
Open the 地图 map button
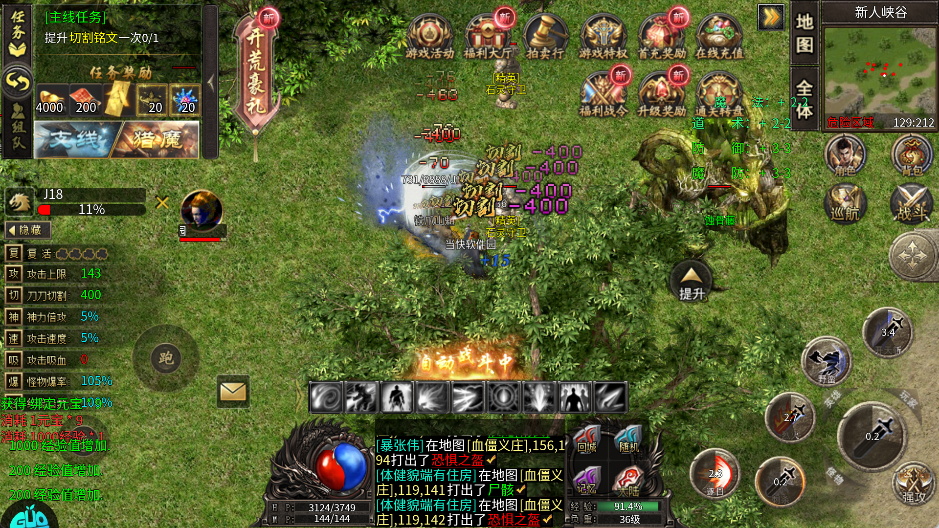[804, 35]
